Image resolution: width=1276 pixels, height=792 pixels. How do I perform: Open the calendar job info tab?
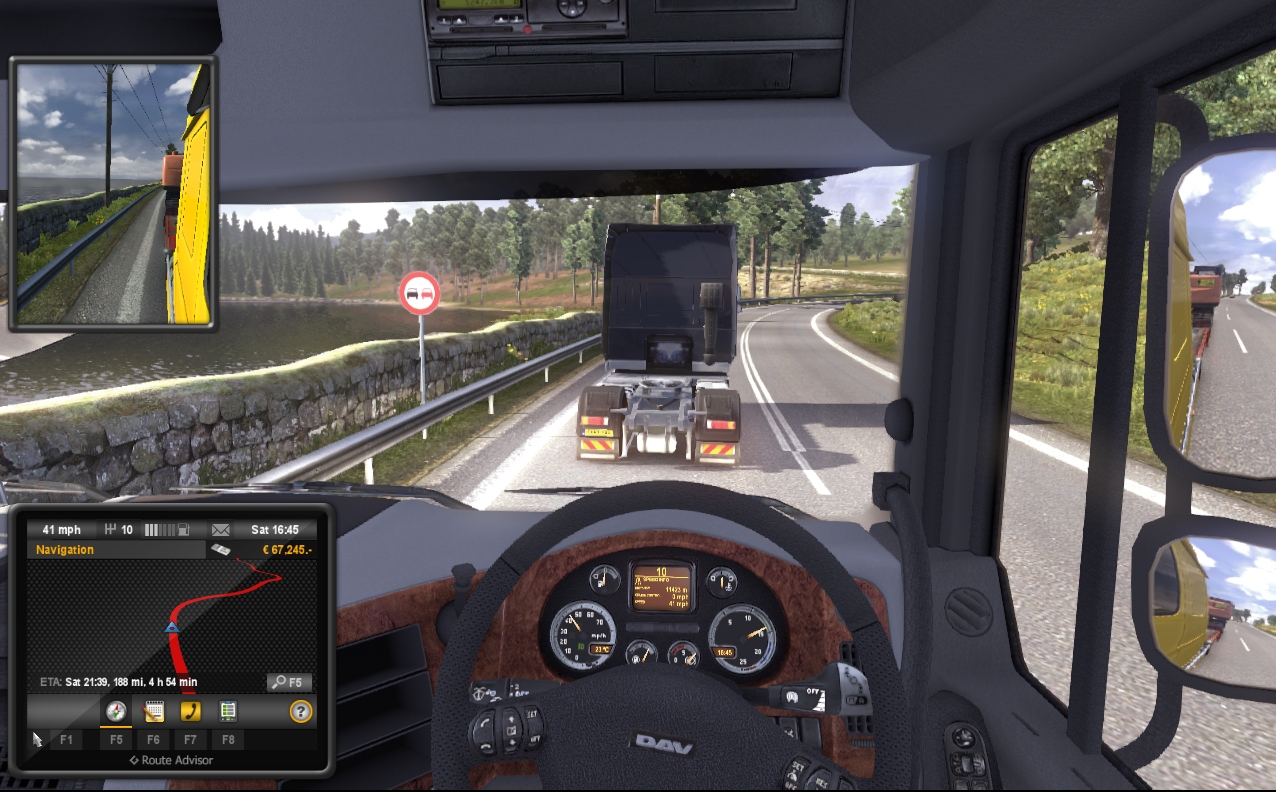click(x=154, y=712)
